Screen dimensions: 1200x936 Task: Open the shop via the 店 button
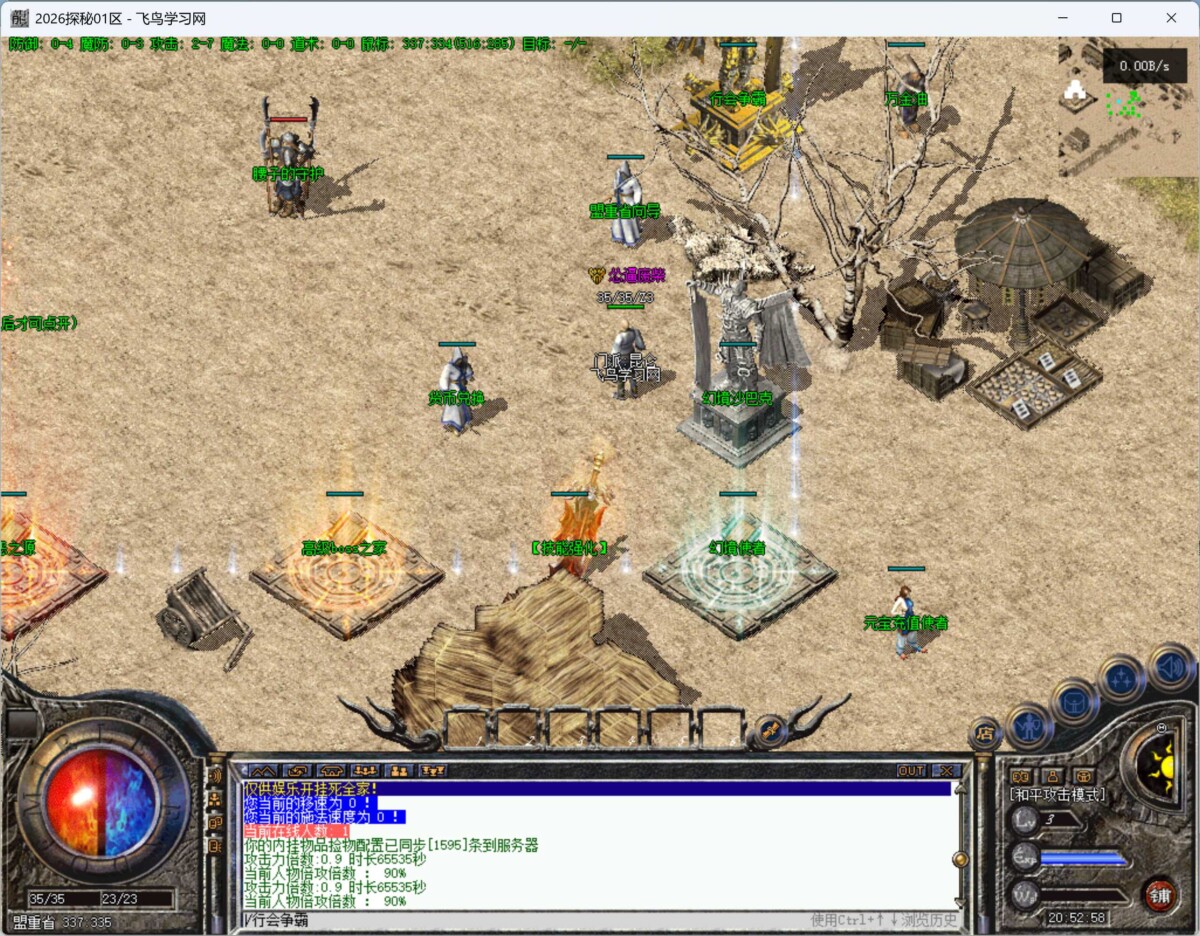point(985,732)
